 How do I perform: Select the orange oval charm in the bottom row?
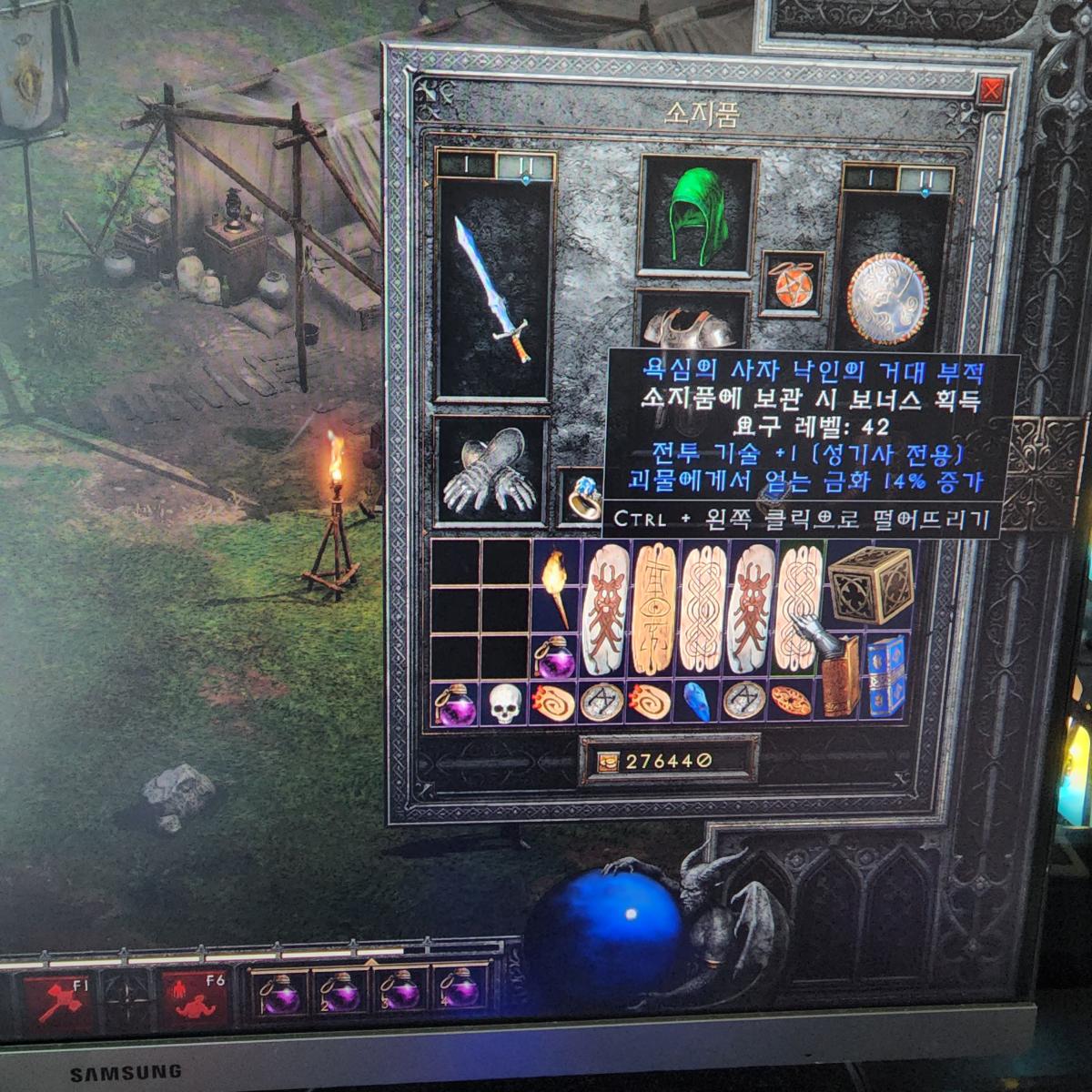(790, 701)
